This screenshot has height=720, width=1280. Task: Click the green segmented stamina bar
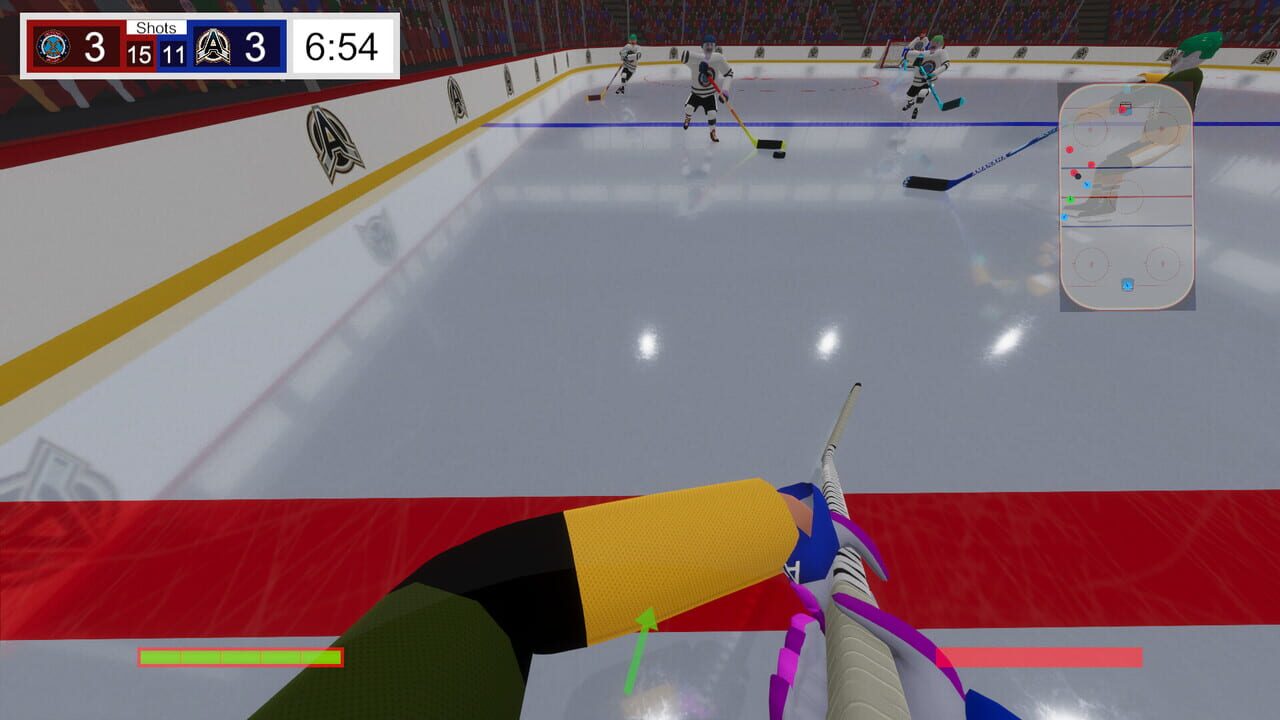point(240,657)
